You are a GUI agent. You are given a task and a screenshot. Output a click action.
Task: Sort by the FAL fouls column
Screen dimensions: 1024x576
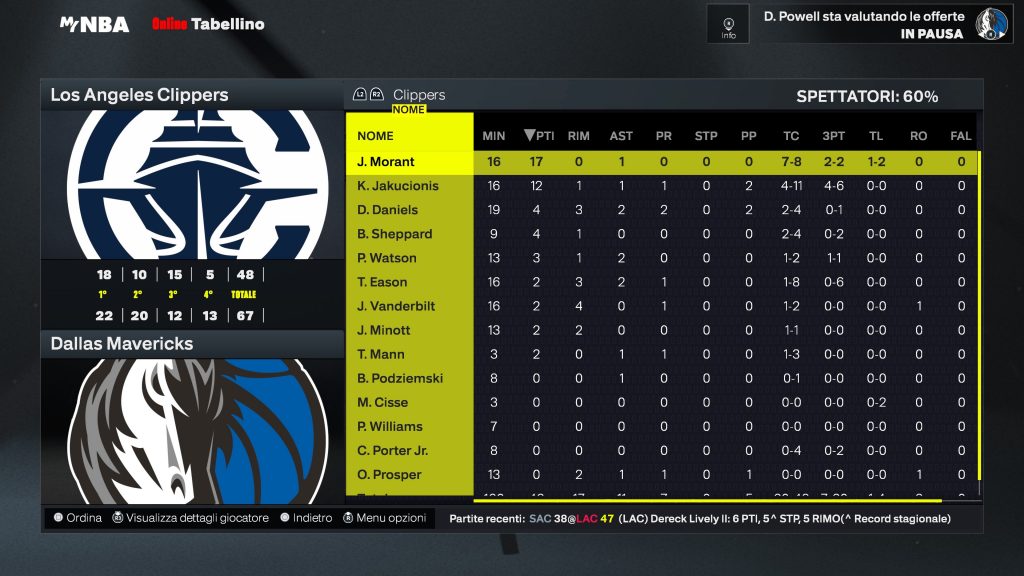click(960, 136)
